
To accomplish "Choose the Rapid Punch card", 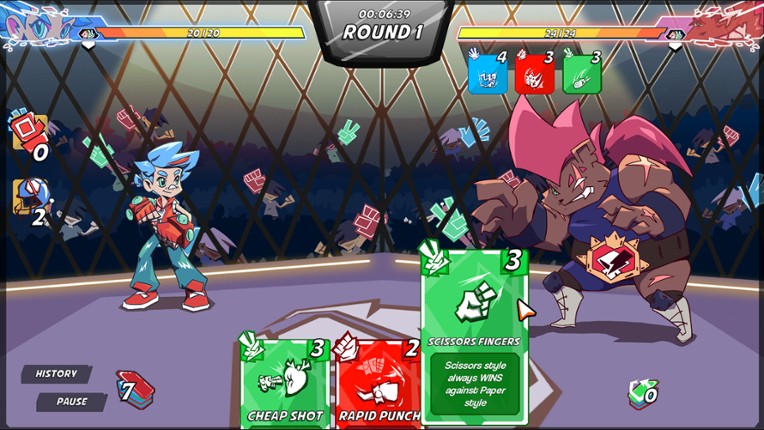I will pyautogui.click(x=377, y=385).
